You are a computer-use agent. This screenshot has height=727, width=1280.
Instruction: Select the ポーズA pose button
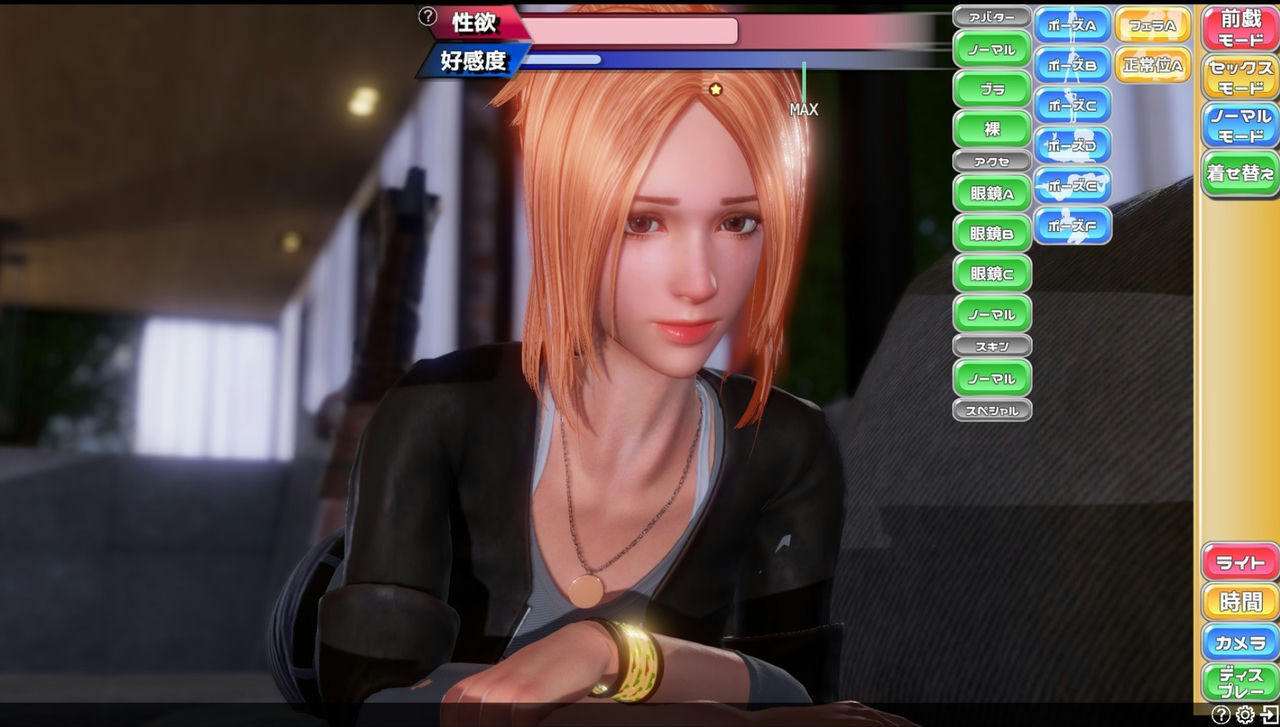(1072, 26)
